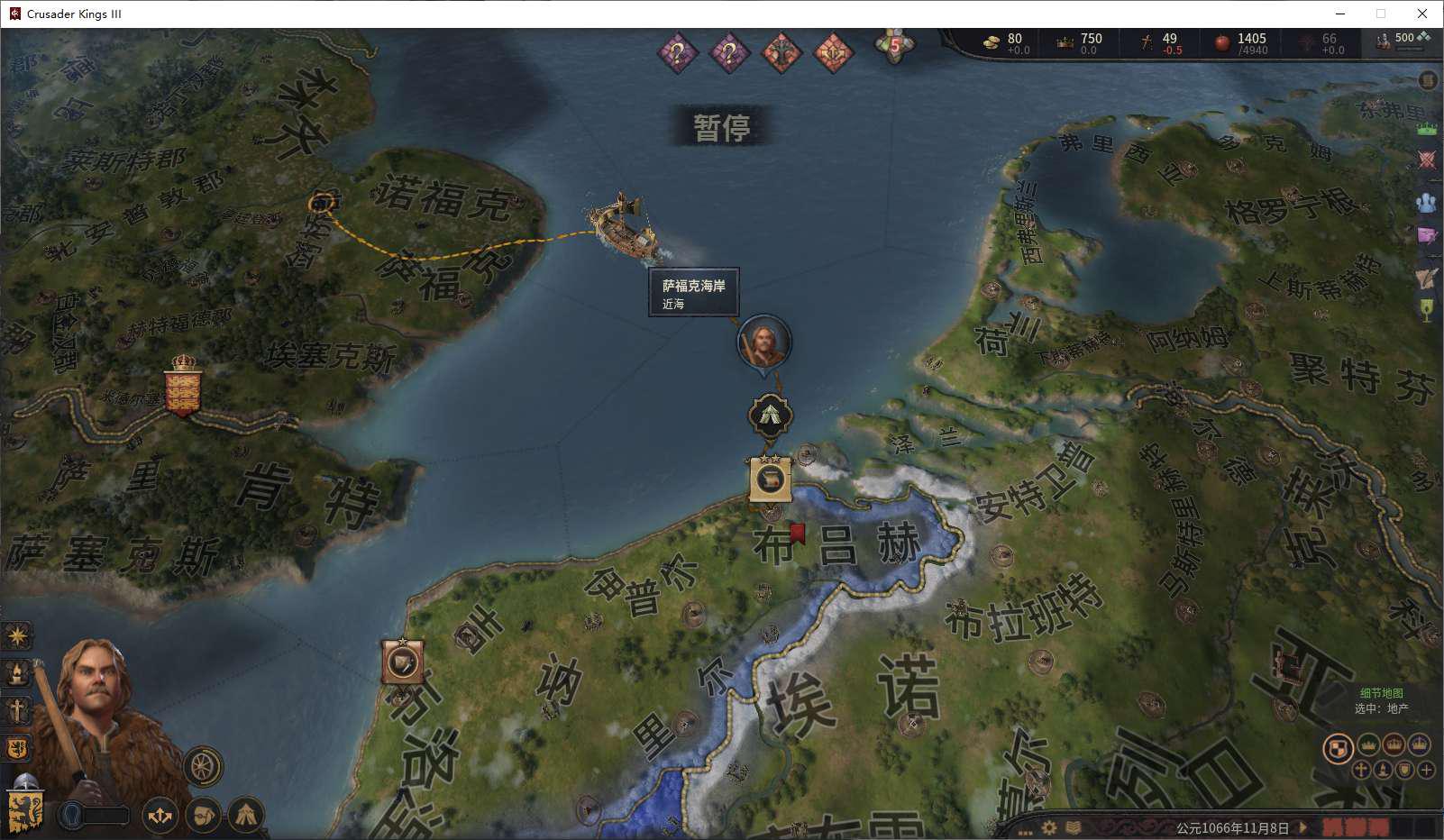Open the council panel with blue figures
Viewport: 1444px width, 840px height.
[1426, 203]
